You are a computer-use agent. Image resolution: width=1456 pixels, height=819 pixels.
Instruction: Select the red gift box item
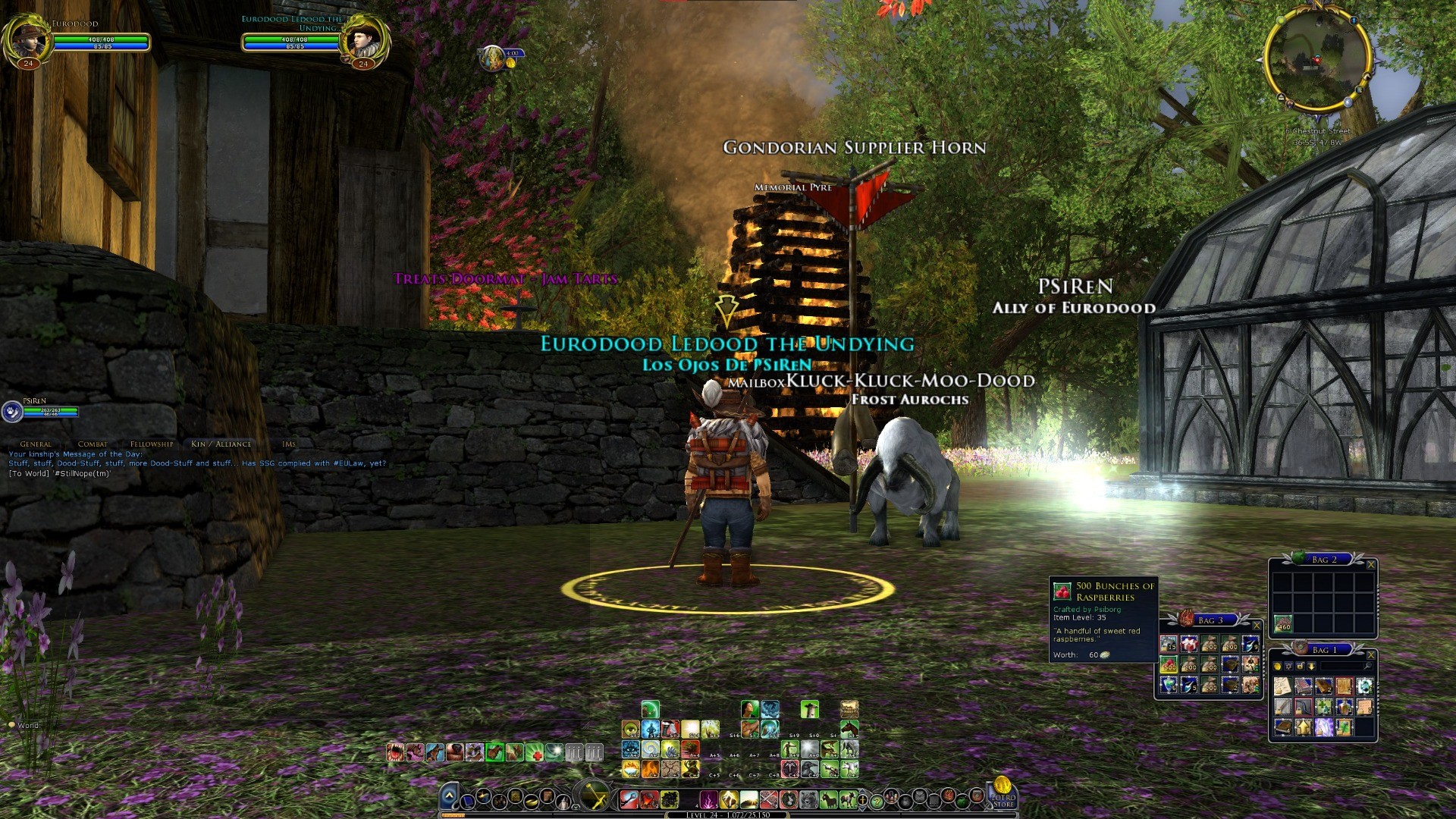[1188, 645]
